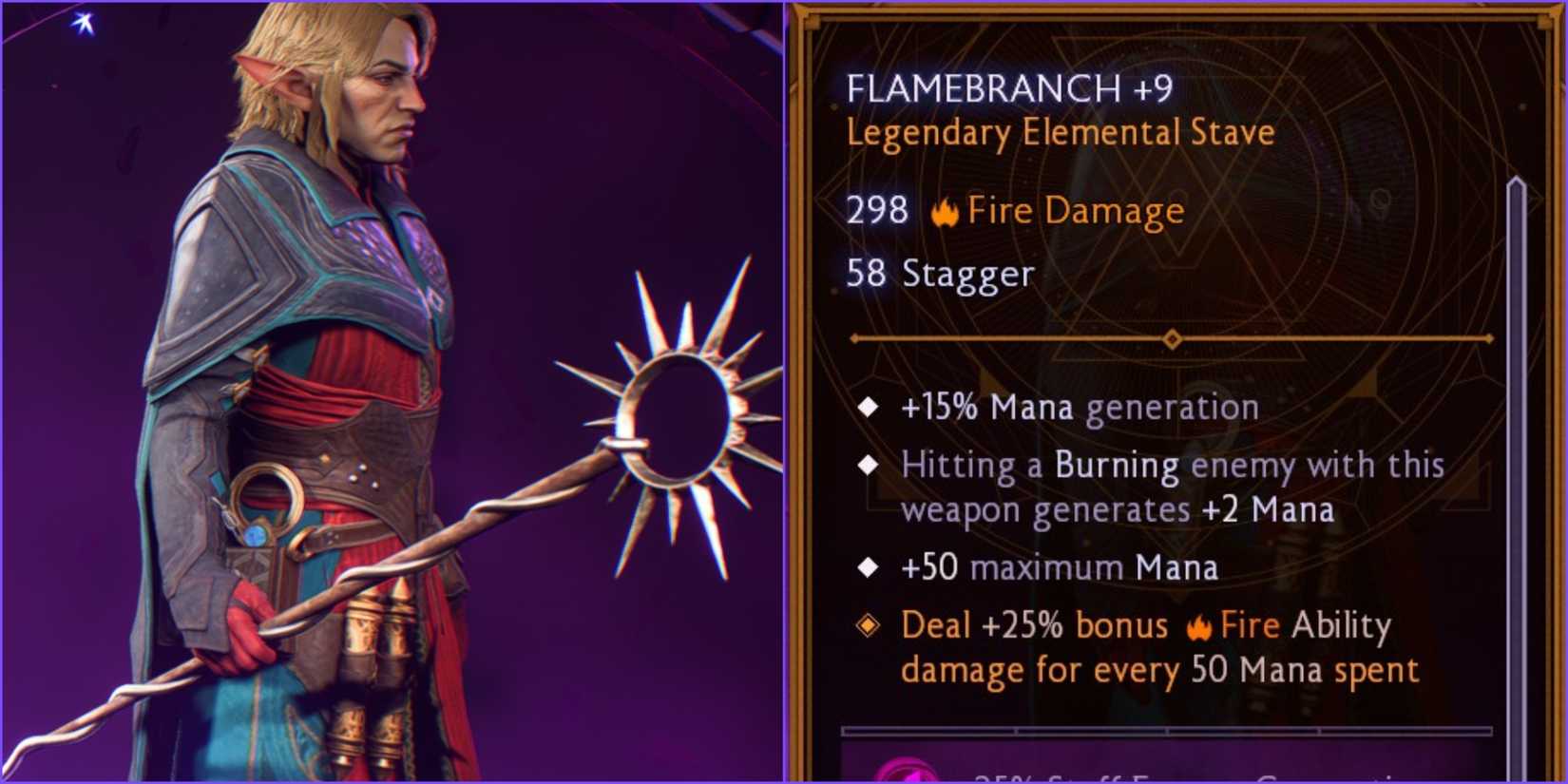Toggle the +50 maximum Mana stat line
Viewport: 1568px width, 784px height.
point(1058,566)
